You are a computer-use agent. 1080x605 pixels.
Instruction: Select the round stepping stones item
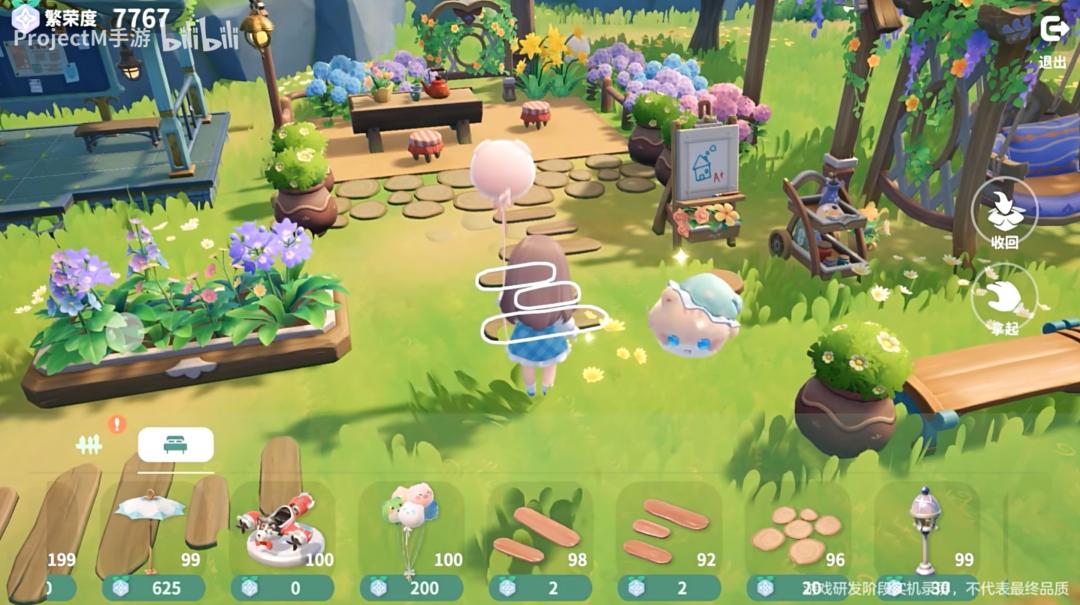796,532
